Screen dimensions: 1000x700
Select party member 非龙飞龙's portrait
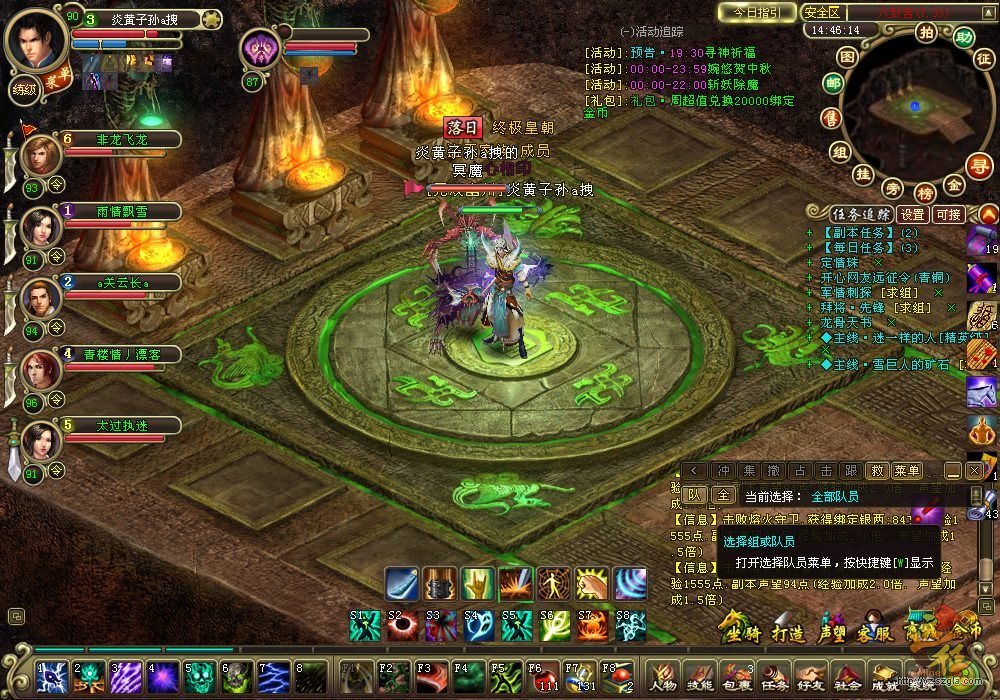click(41, 155)
